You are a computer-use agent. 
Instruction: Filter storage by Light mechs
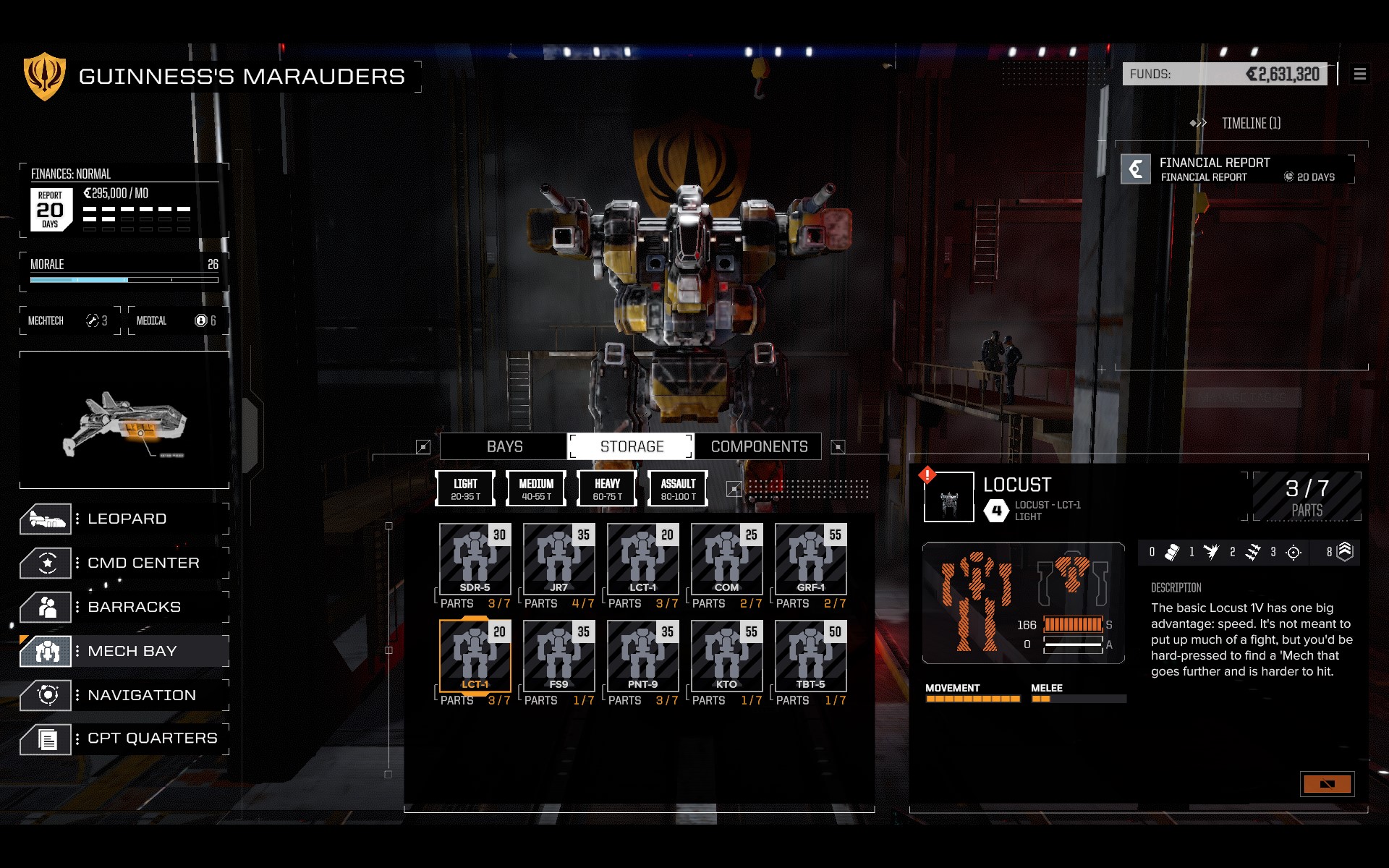(x=465, y=489)
